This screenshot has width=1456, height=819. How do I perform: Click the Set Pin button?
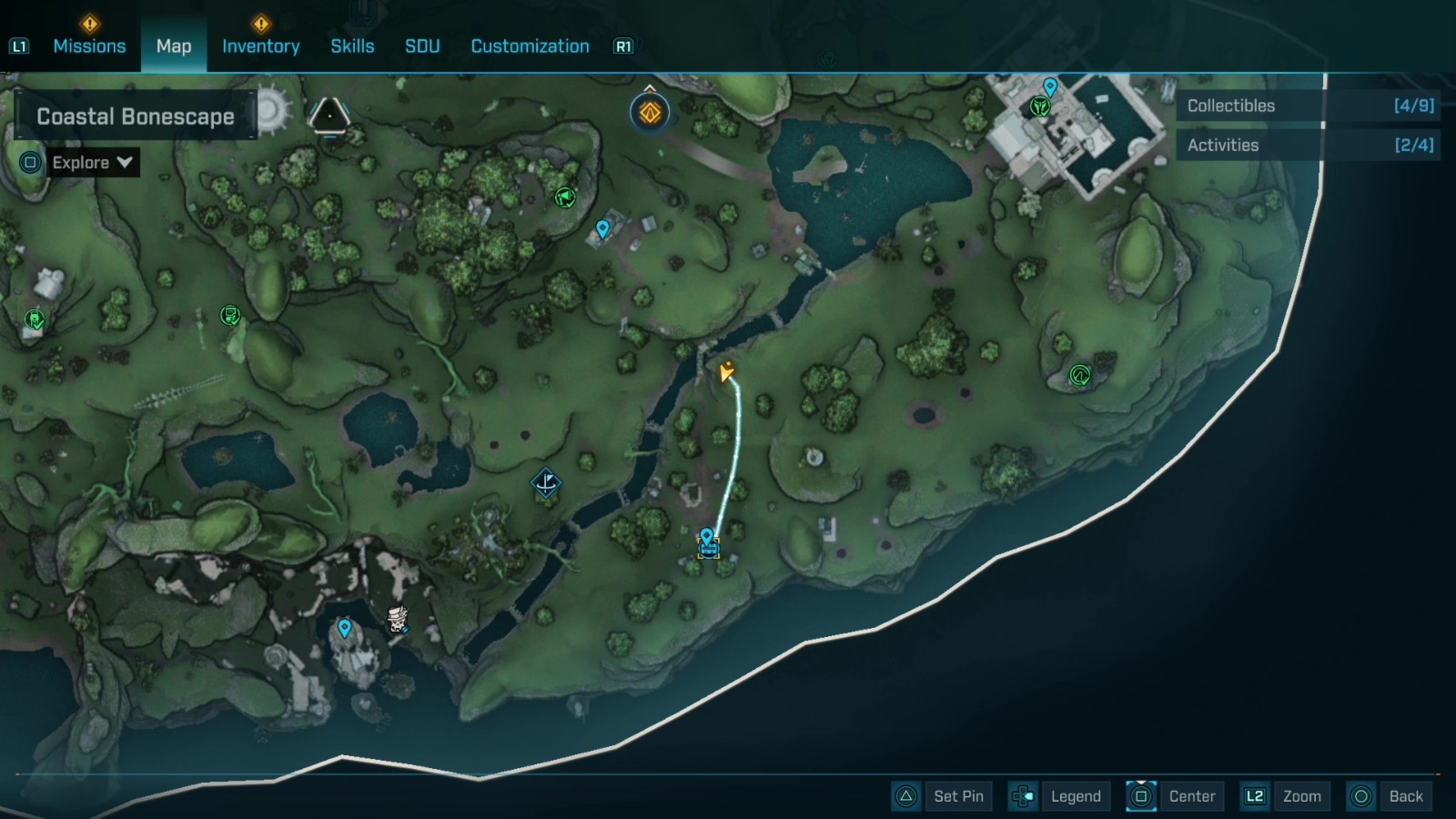tap(943, 796)
